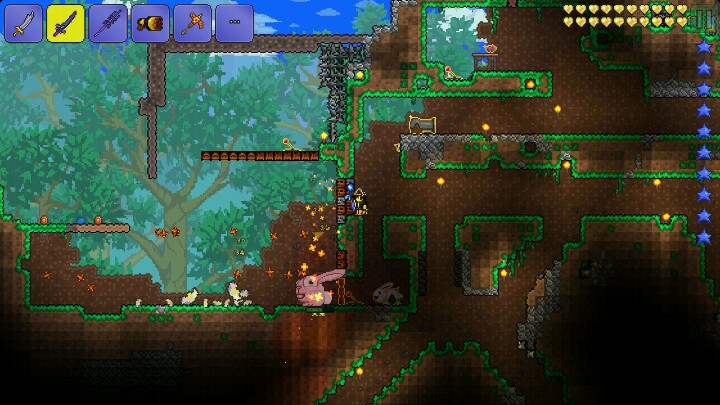This screenshot has width=720, height=405.
Task: Open inventory with the three-dots slot
Action: (x=234, y=23)
